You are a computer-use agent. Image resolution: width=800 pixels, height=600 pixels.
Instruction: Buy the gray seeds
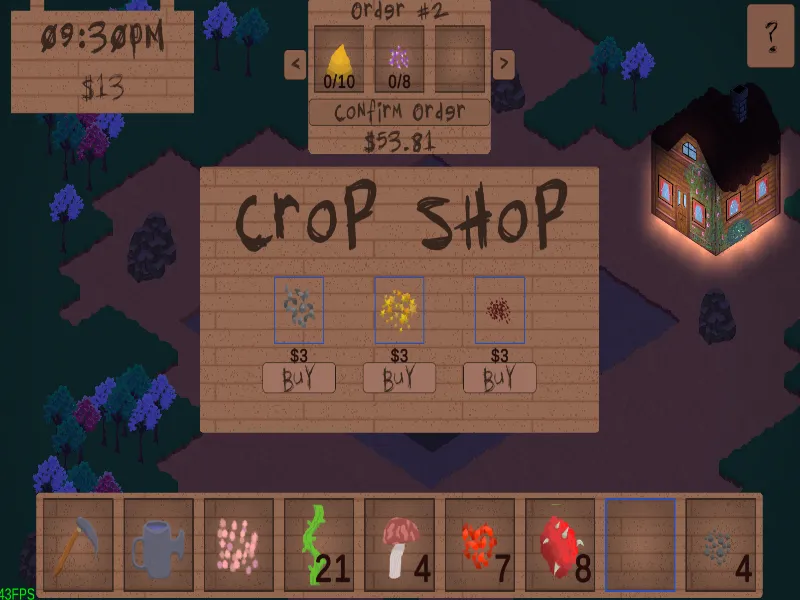point(299,378)
